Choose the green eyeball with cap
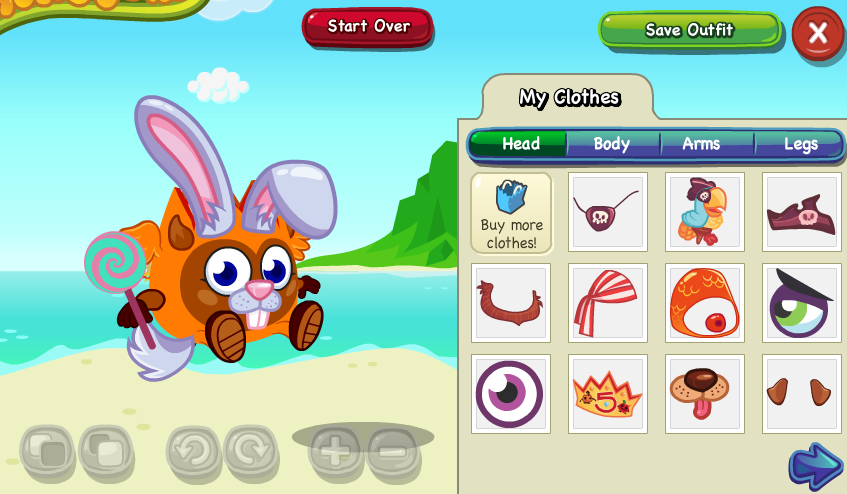The height and width of the screenshot is (494, 847). tap(801, 303)
